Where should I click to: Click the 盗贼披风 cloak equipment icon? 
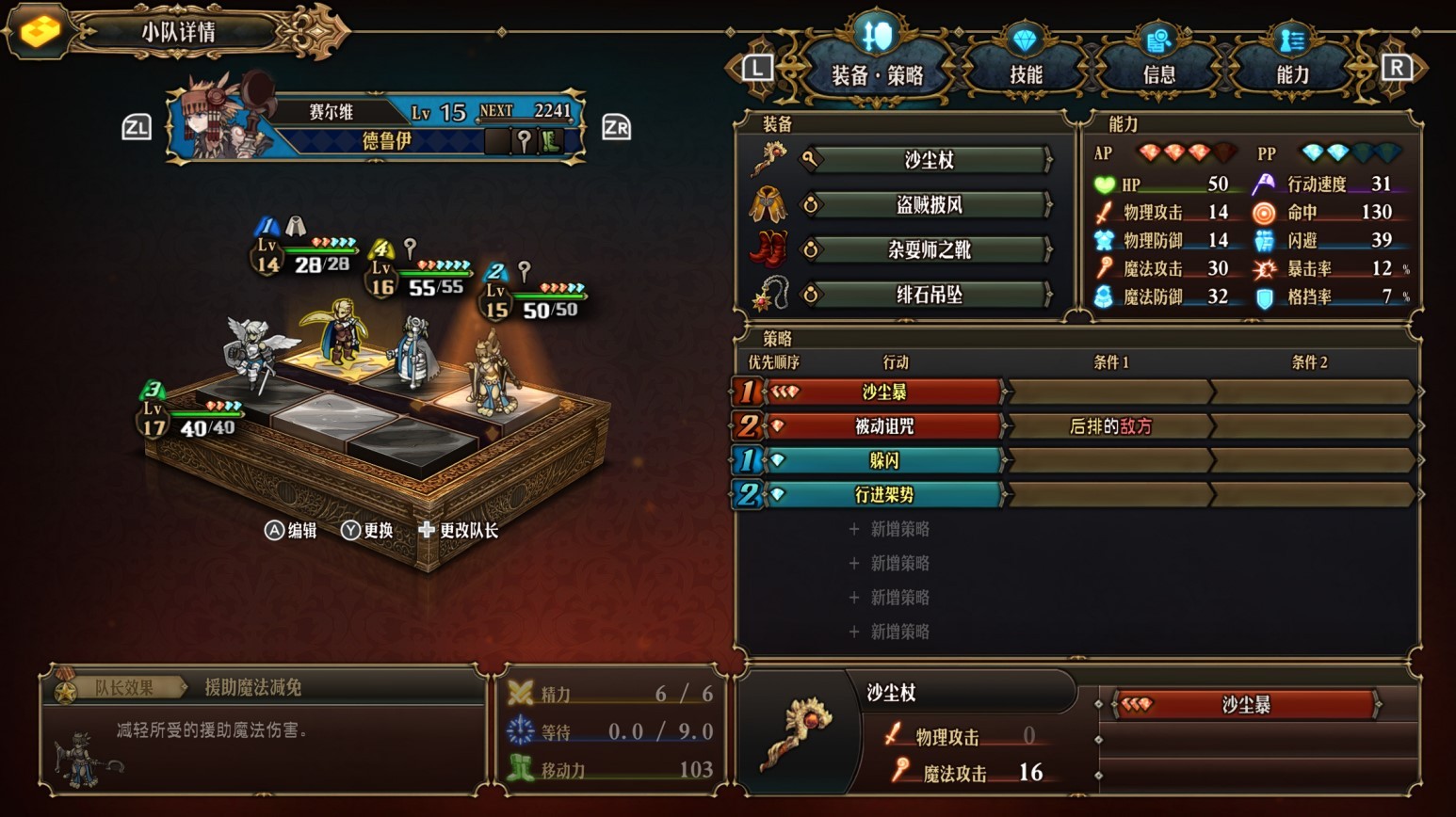tap(770, 204)
